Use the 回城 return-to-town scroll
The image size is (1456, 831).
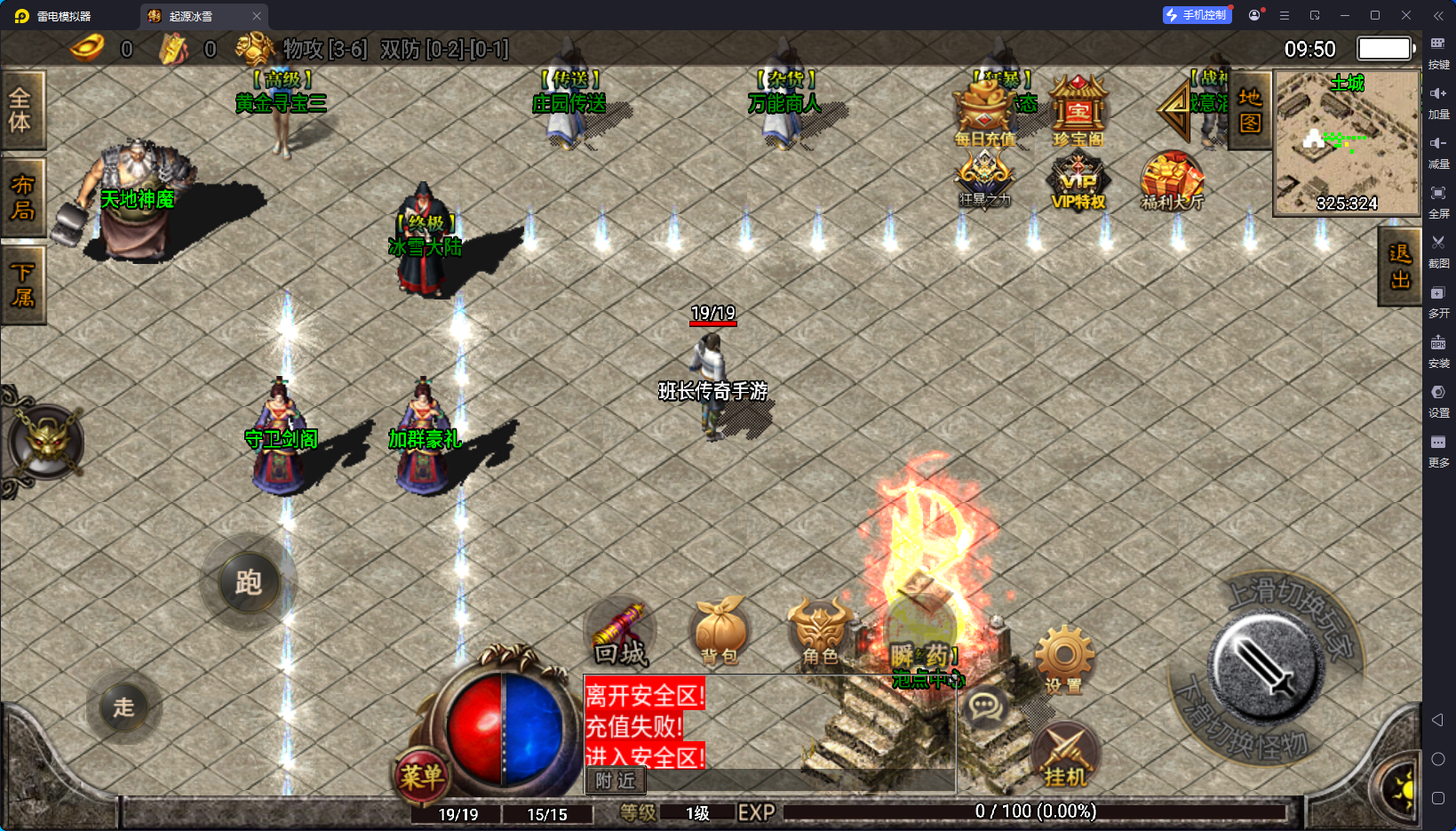(x=621, y=634)
